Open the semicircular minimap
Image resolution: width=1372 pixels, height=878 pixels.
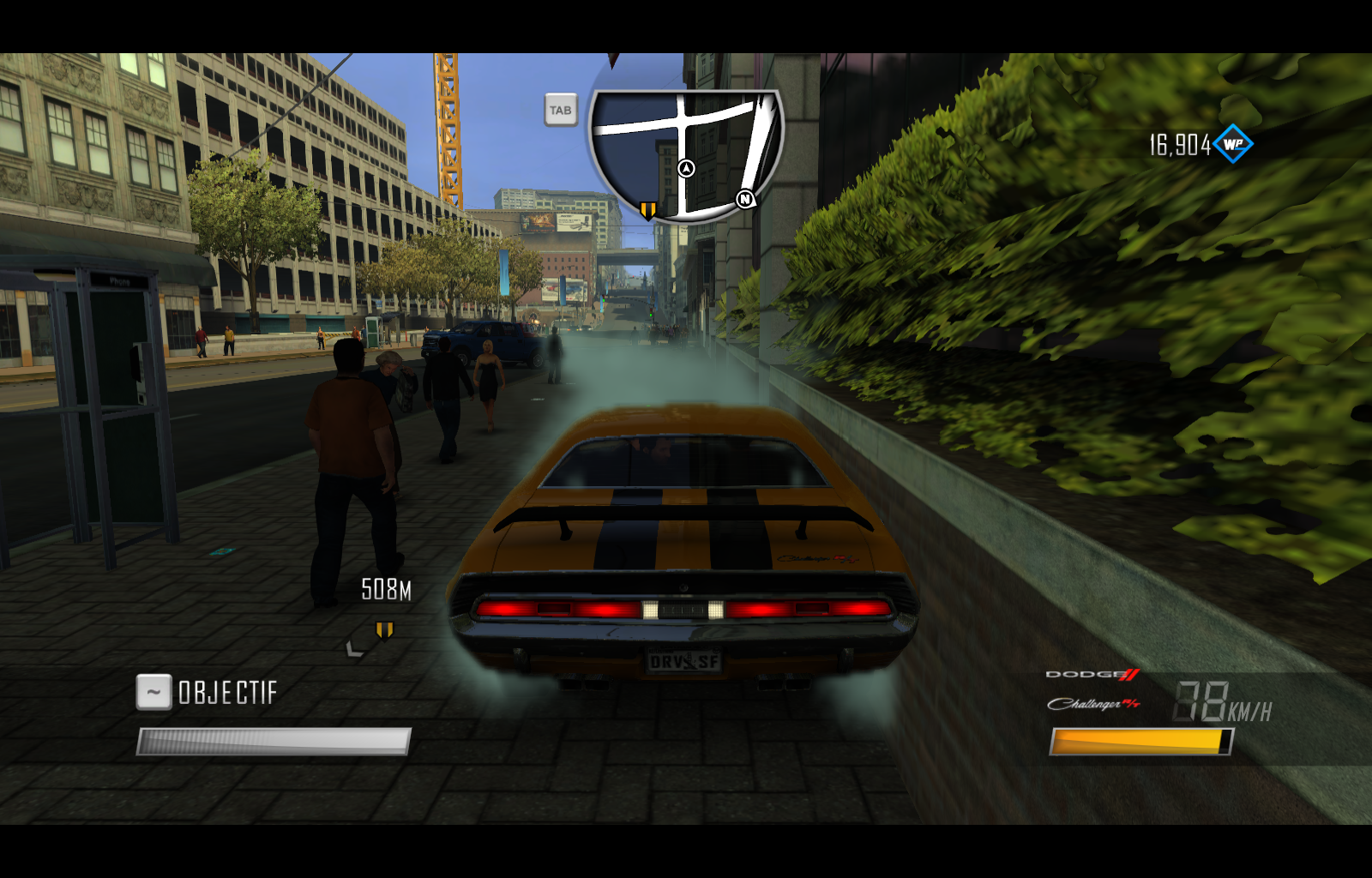(685, 154)
